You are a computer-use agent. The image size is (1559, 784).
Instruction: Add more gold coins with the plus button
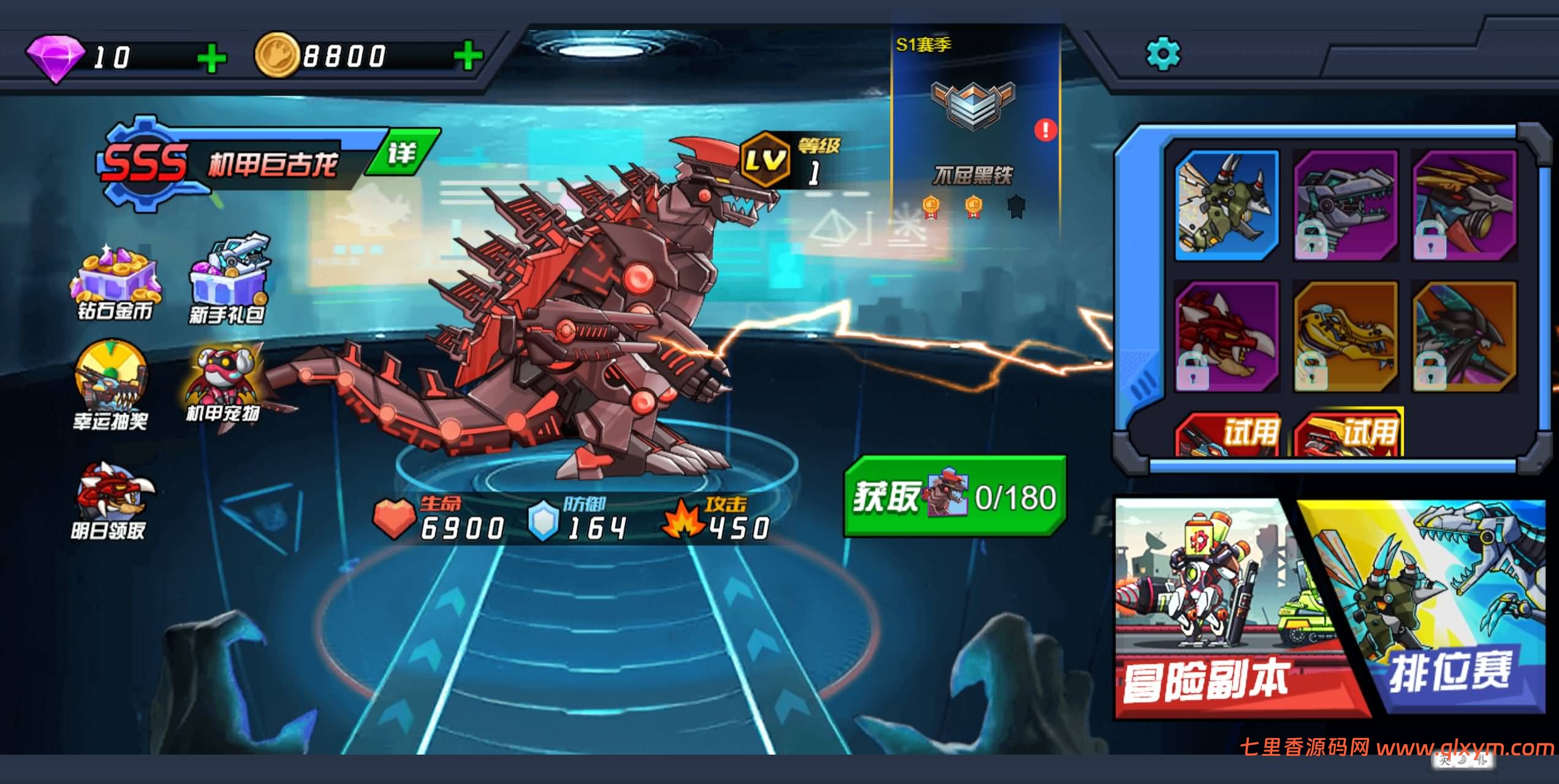coord(468,57)
